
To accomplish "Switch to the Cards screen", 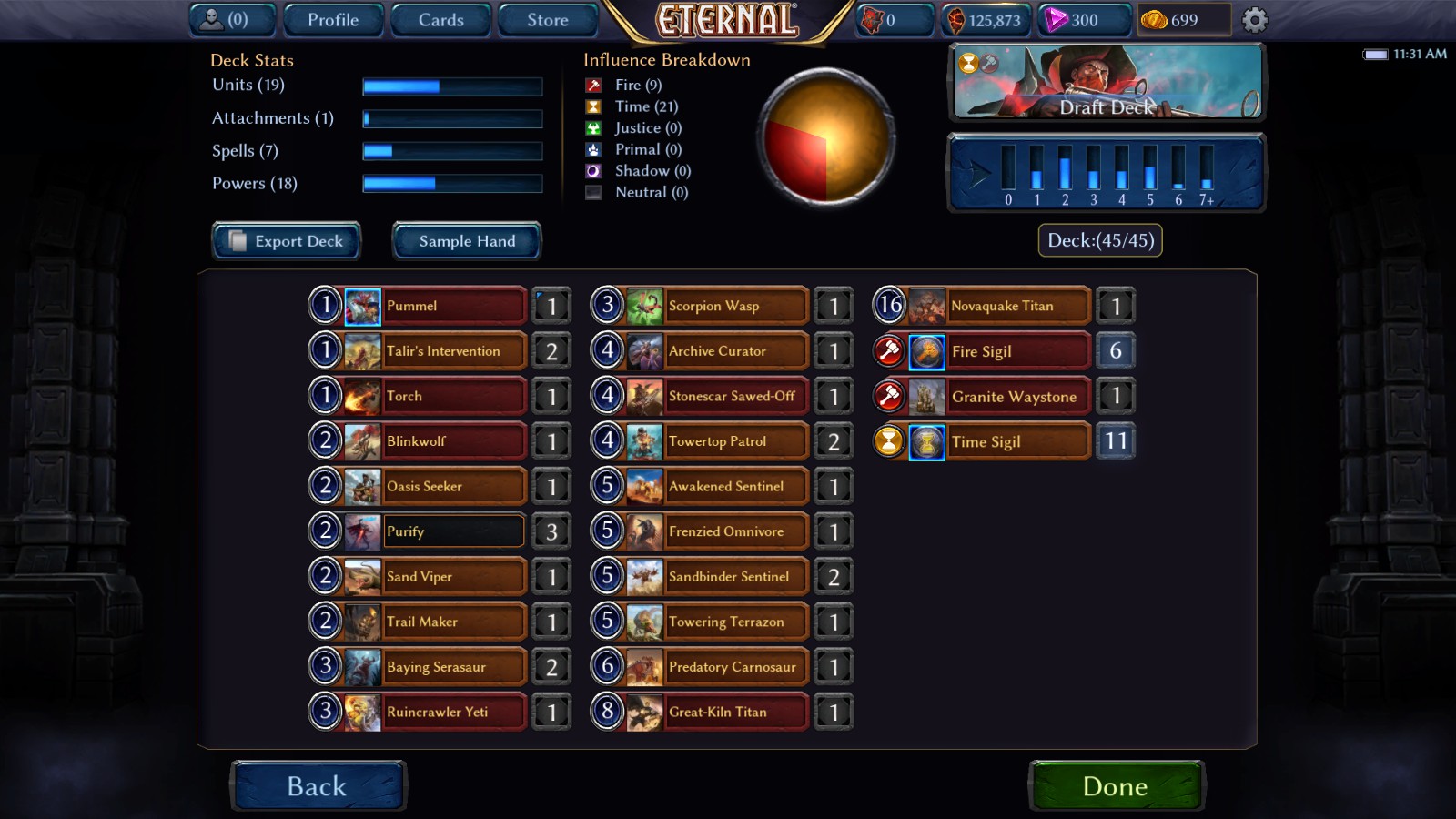I will 440,19.
